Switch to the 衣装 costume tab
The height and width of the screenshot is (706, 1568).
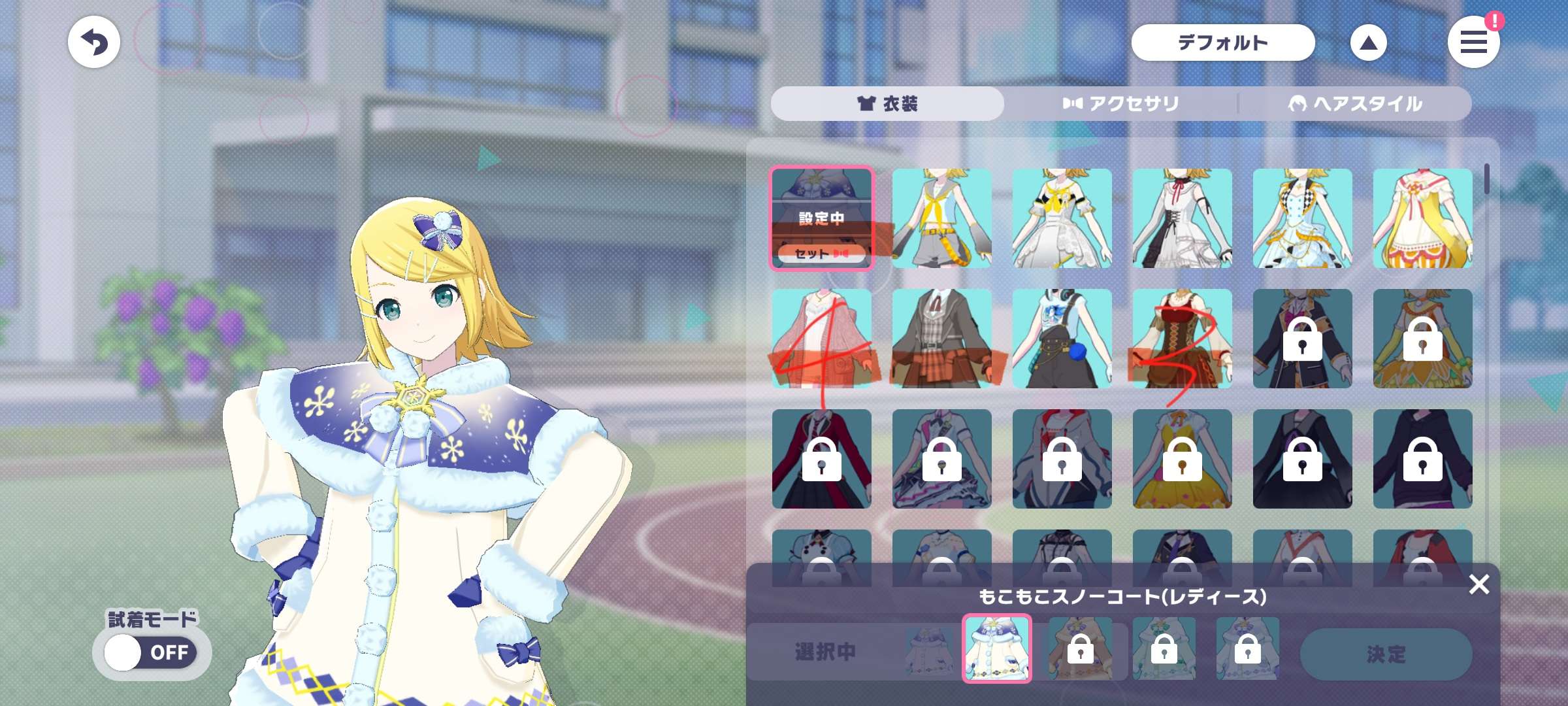(887, 103)
